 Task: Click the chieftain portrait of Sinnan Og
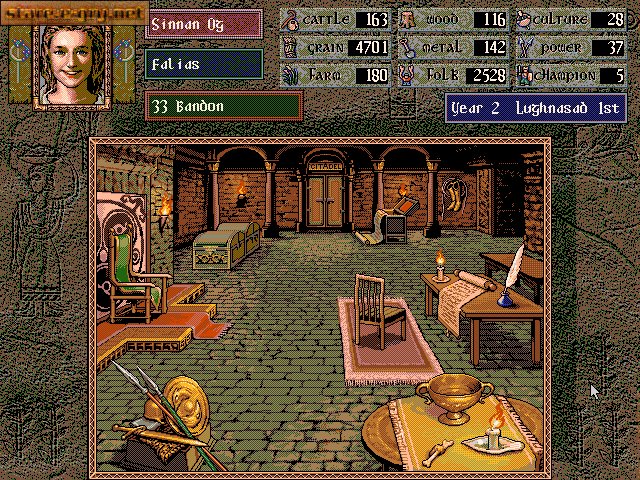click(70, 62)
